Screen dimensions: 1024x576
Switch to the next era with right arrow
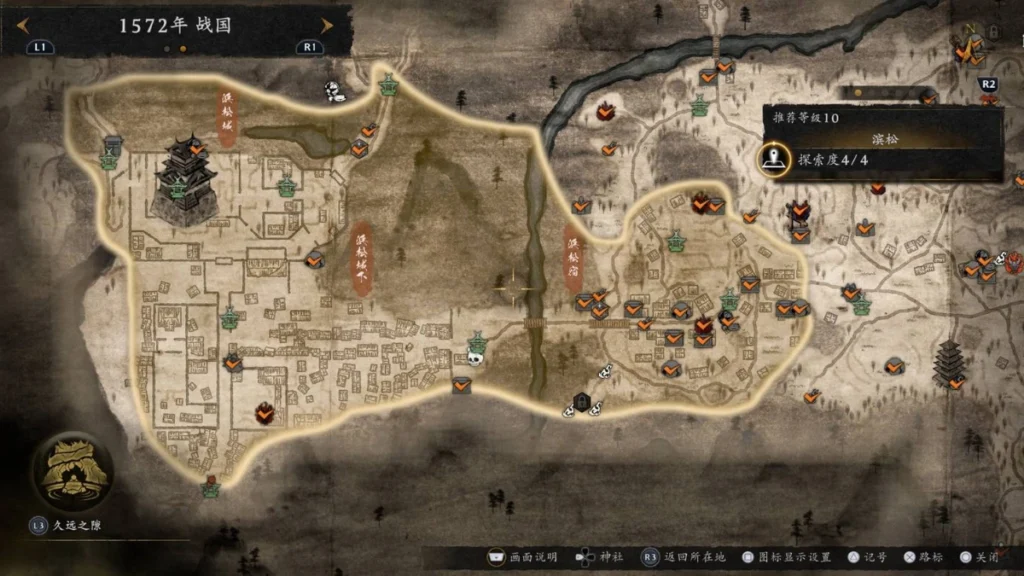click(326, 26)
